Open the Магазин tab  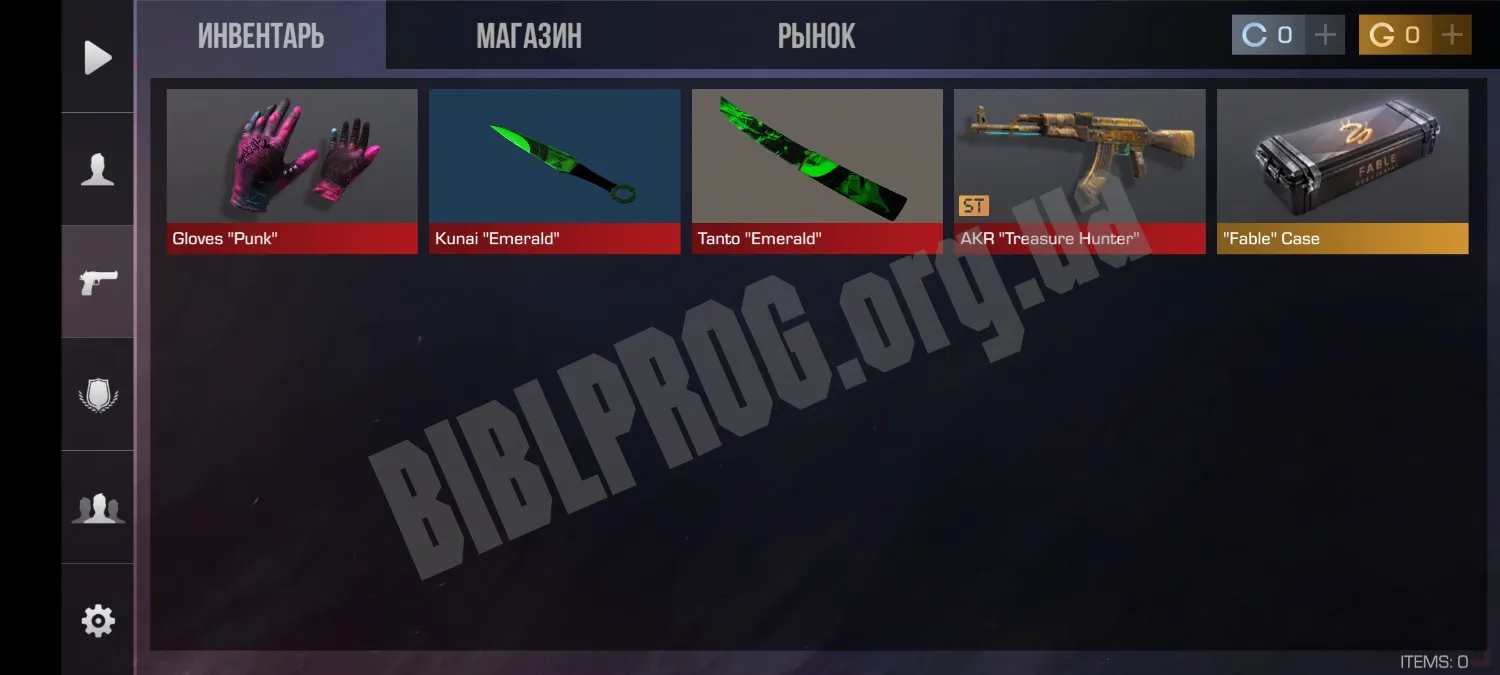pos(528,37)
